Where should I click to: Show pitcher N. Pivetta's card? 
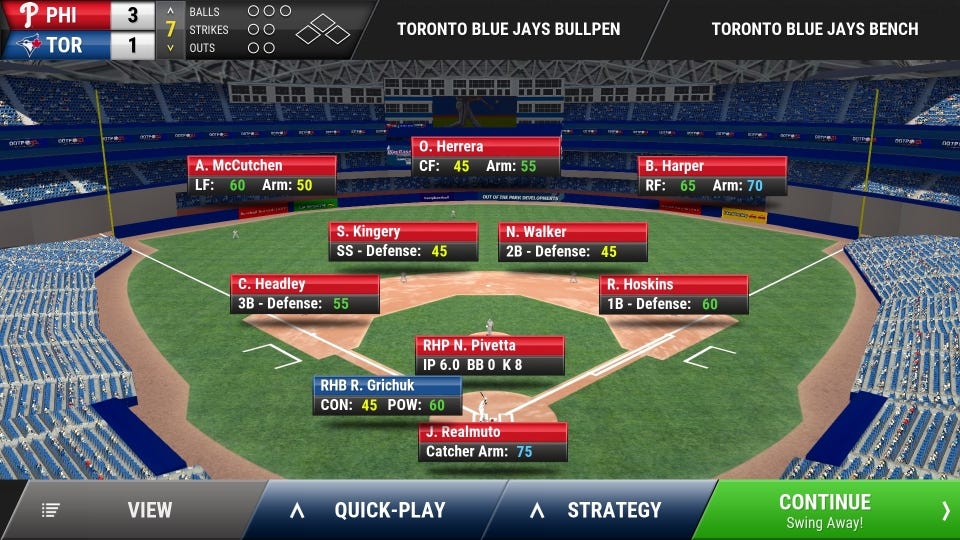coord(490,355)
